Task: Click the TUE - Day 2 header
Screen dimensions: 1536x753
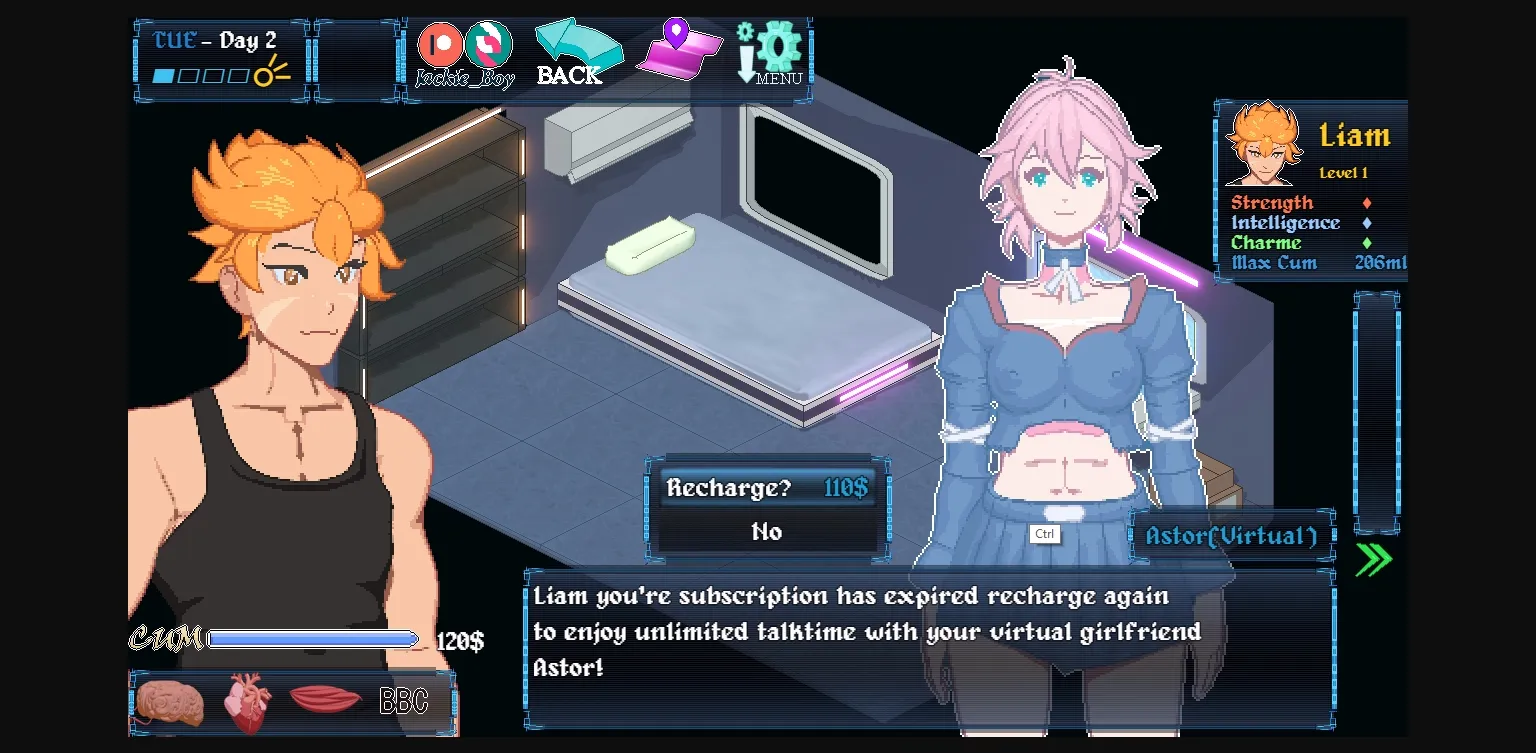Action: [211, 40]
